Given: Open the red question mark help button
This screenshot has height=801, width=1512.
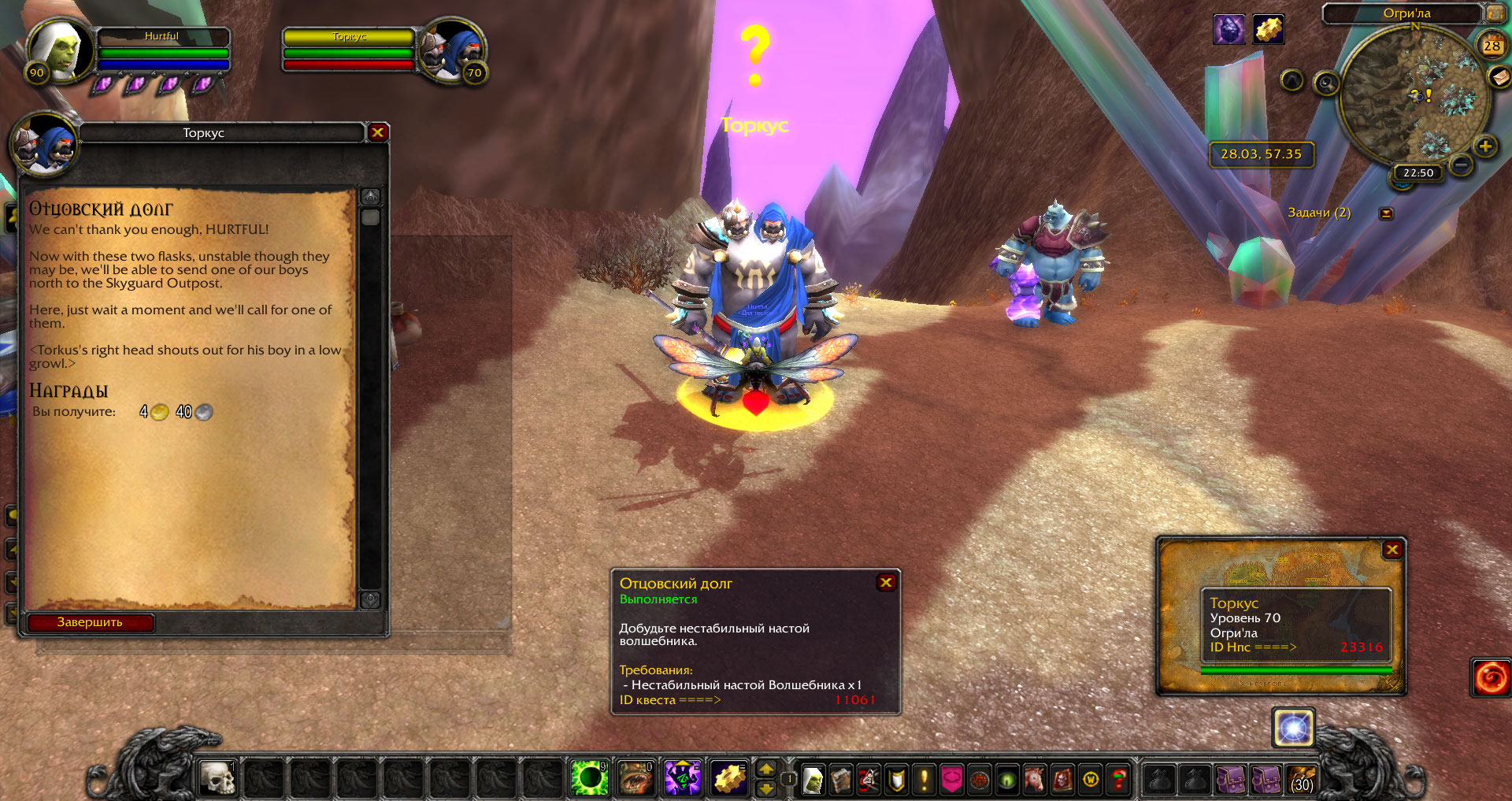Looking at the screenshot, I should coord(1118,780).
